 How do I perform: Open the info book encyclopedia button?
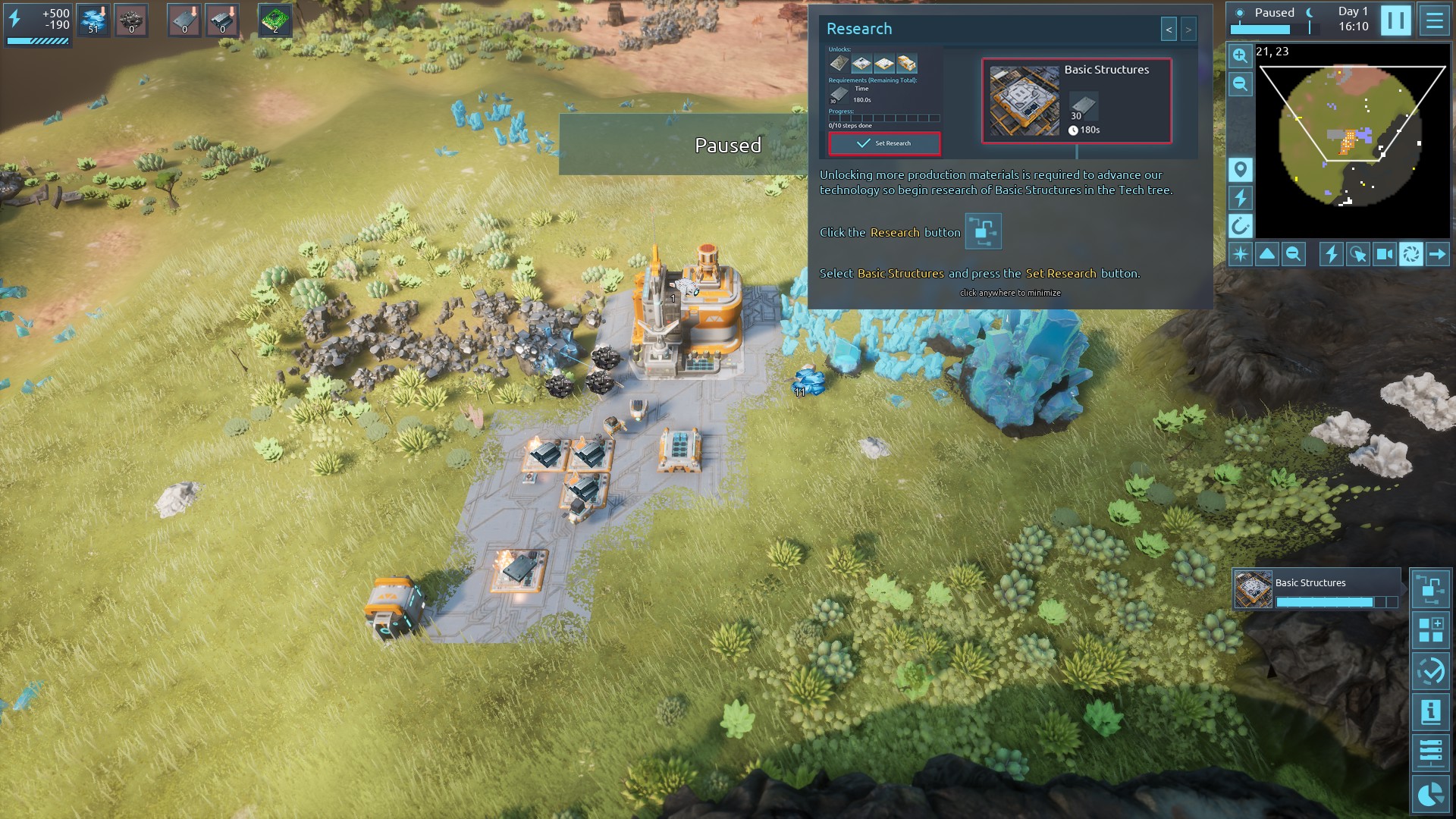(1430, 712)
